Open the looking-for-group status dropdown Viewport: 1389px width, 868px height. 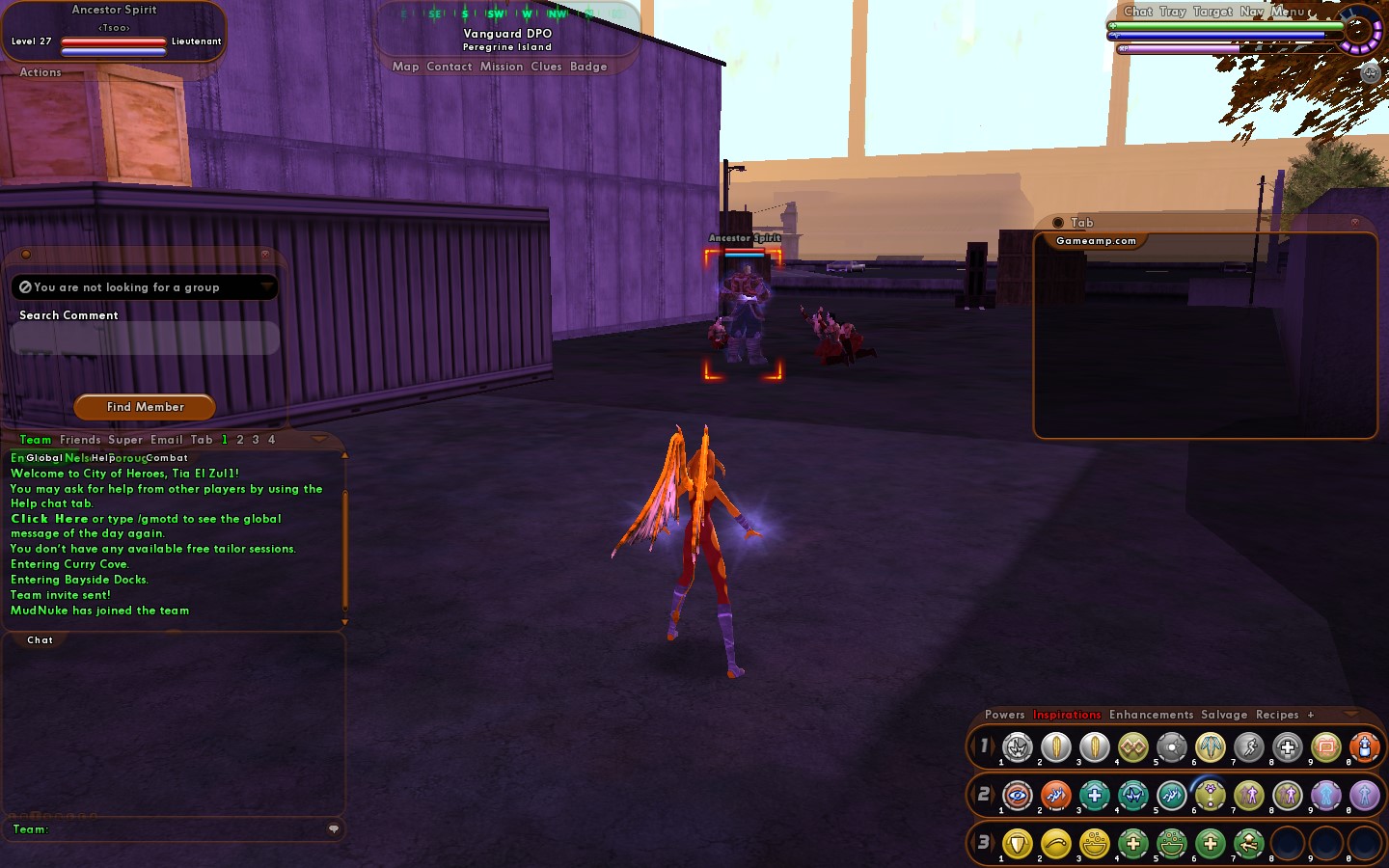point(267,287)
